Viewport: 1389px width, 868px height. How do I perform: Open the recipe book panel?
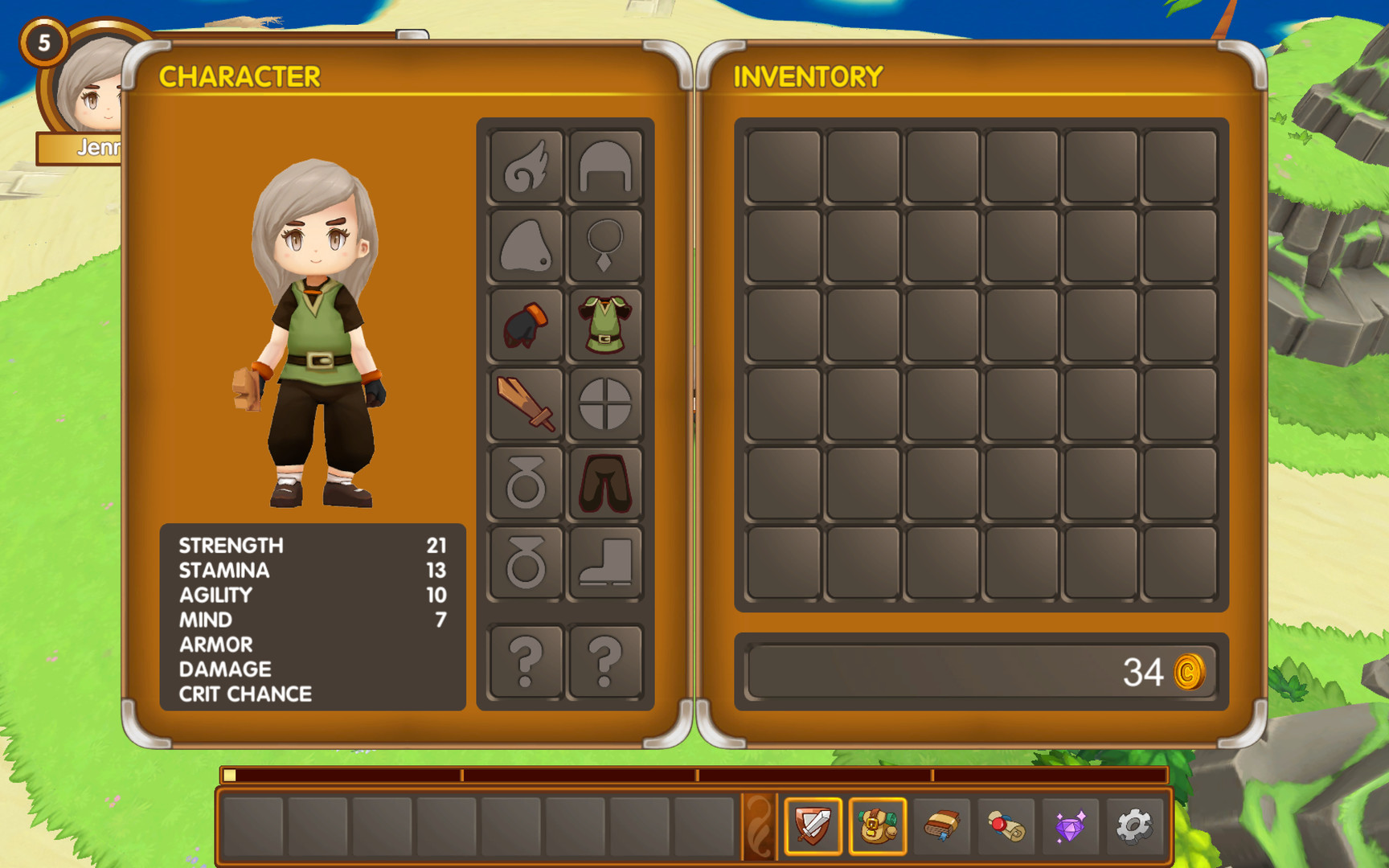pyautogui.click(x=942, y=825)
